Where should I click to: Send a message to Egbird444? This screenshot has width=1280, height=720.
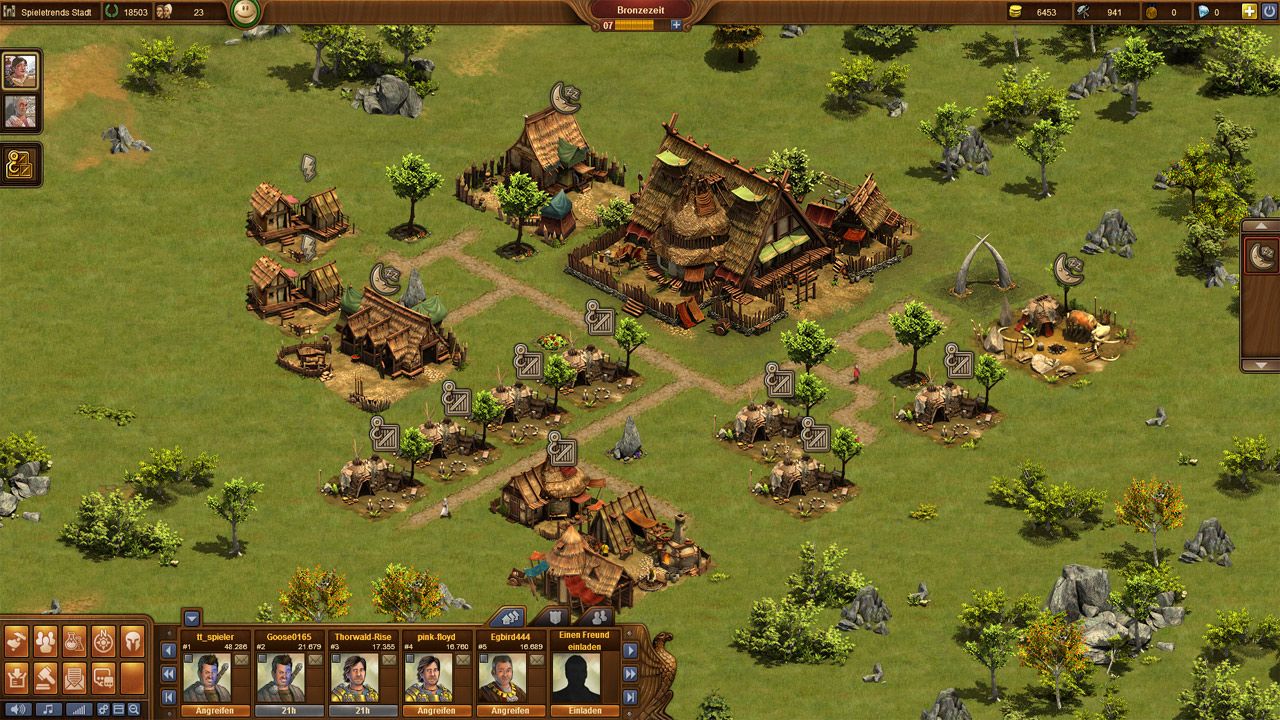point(538,660)
